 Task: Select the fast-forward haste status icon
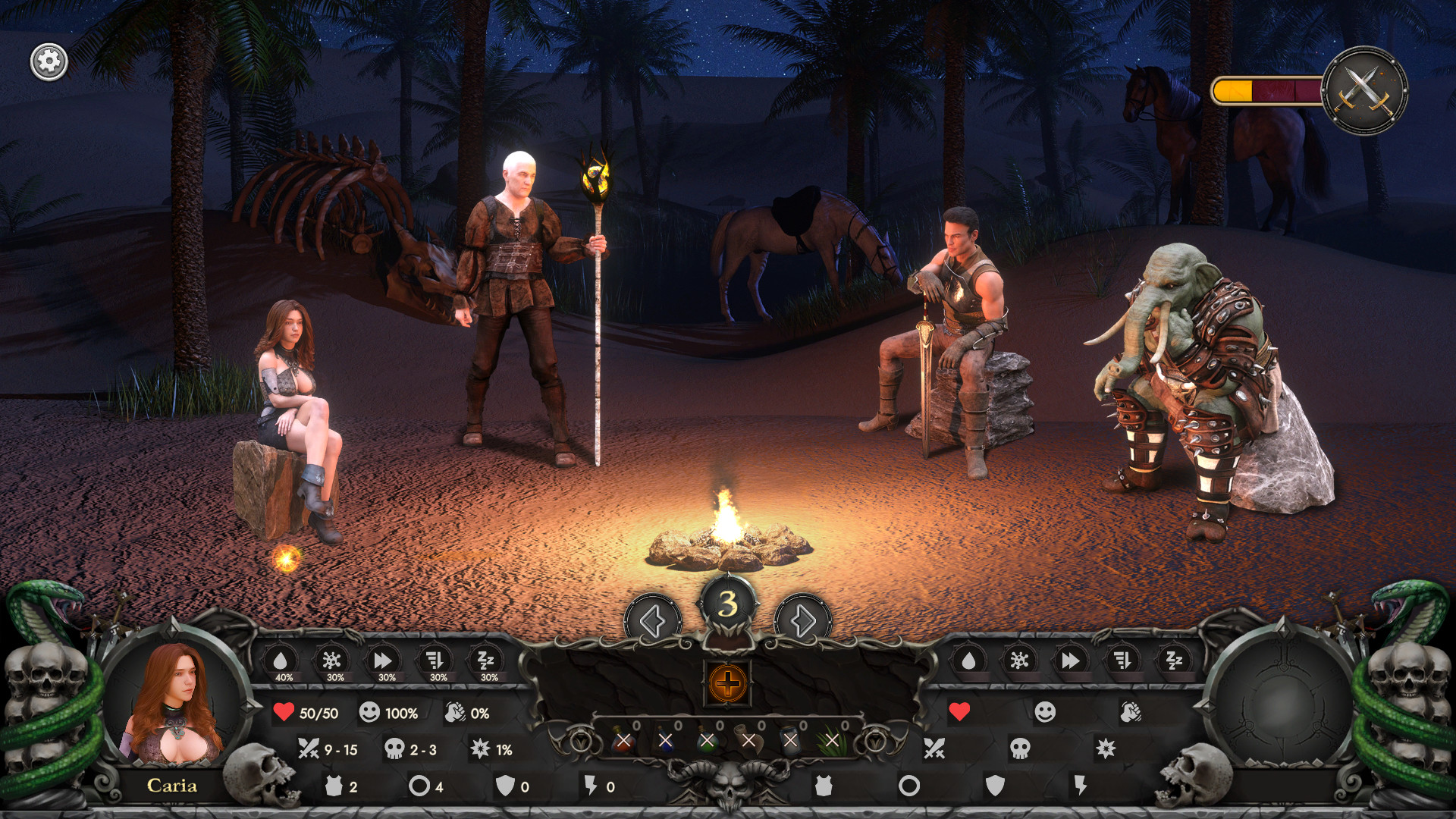[x=383, y=661]
